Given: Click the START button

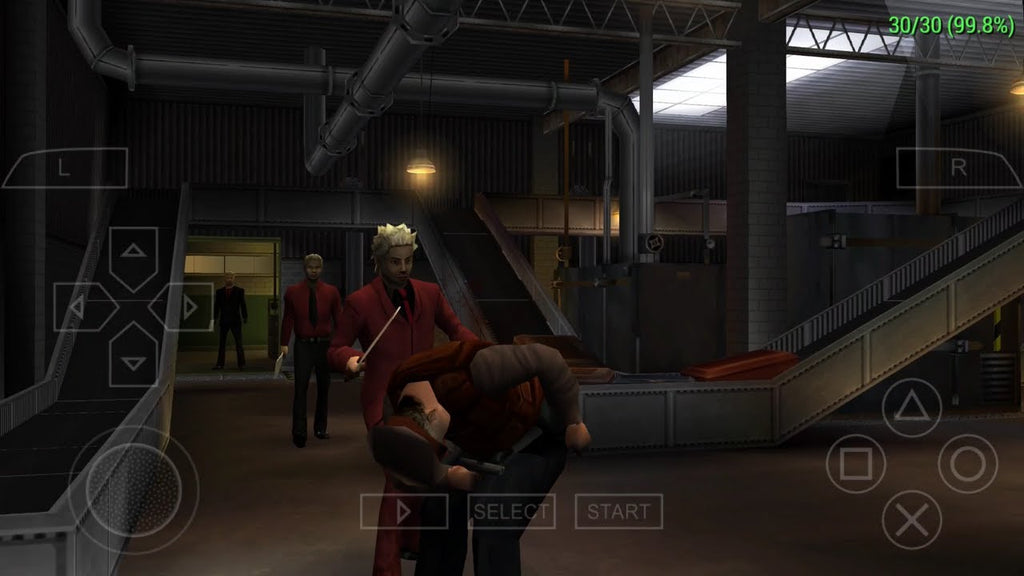Looking at the screenshot, I should [x=618, y=512].
